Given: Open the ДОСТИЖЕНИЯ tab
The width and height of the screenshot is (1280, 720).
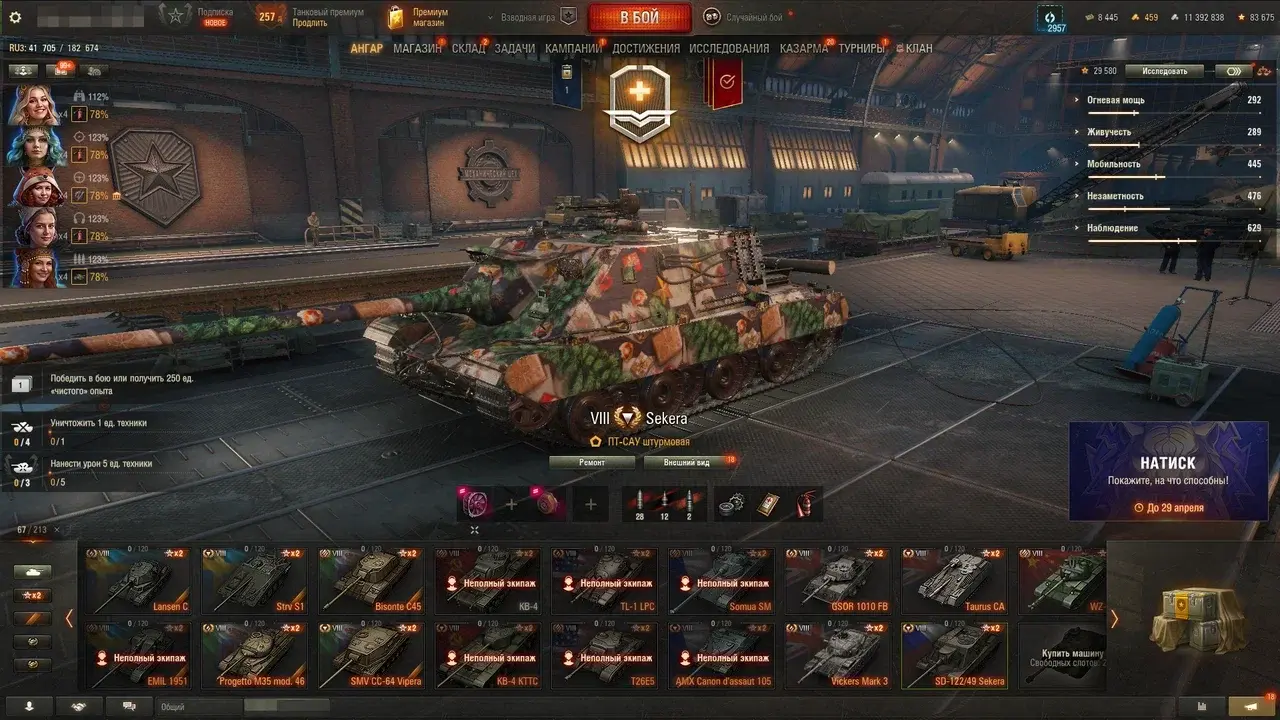Looking at the screenshot, I should pos(645,48).
